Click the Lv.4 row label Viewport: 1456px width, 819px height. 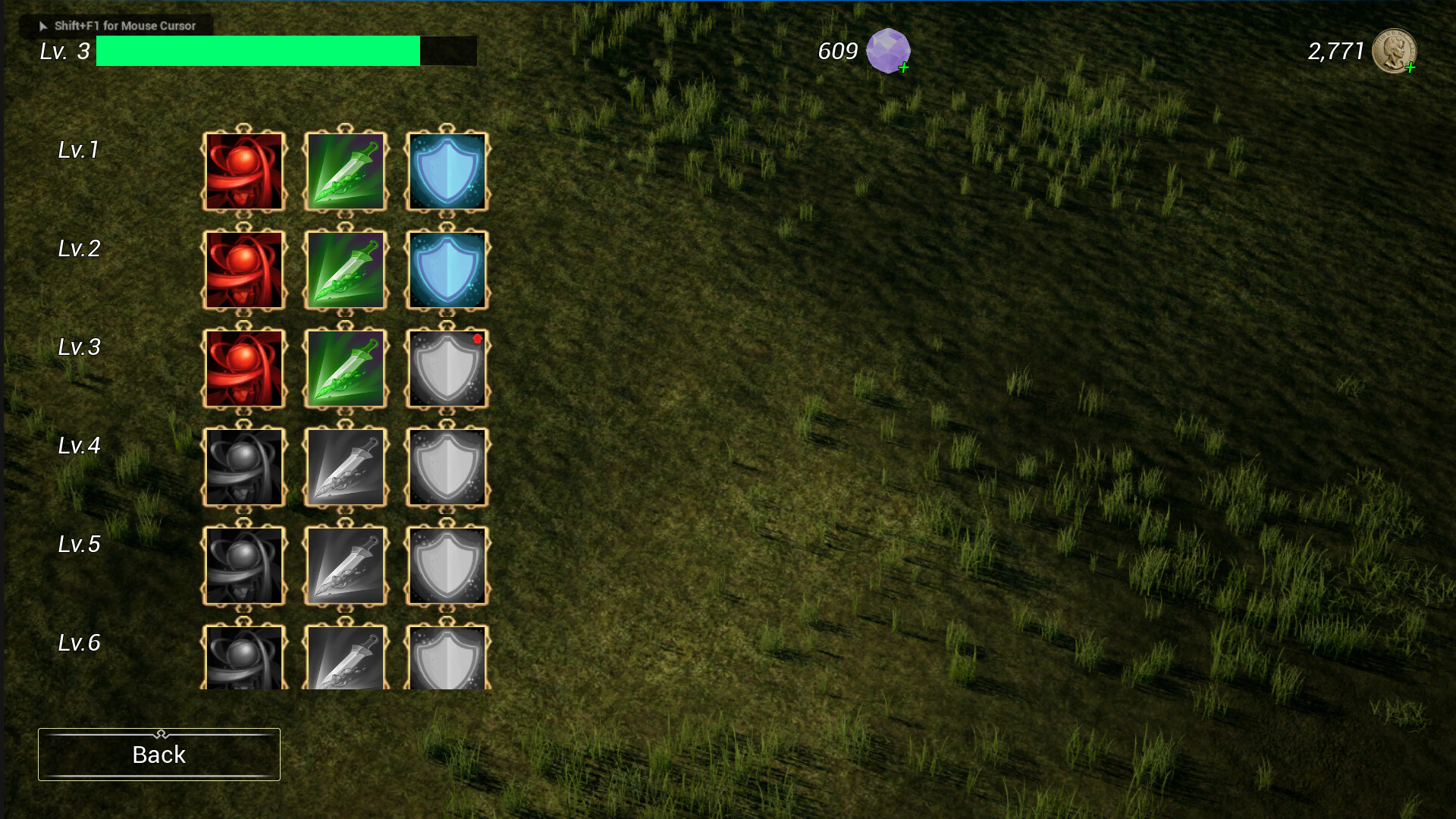(x=79, y=446)
